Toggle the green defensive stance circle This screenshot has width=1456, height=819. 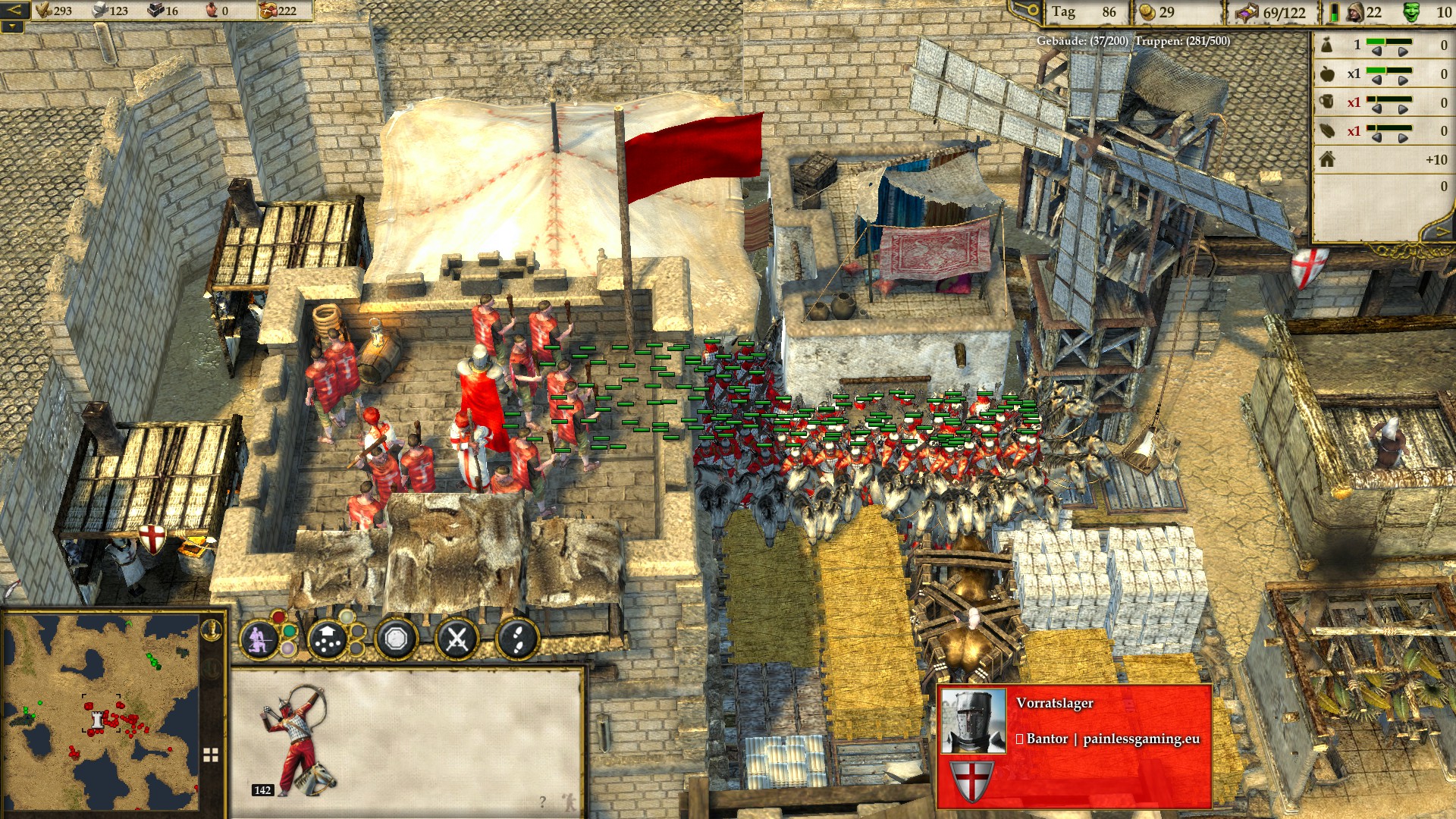[289, 632]
